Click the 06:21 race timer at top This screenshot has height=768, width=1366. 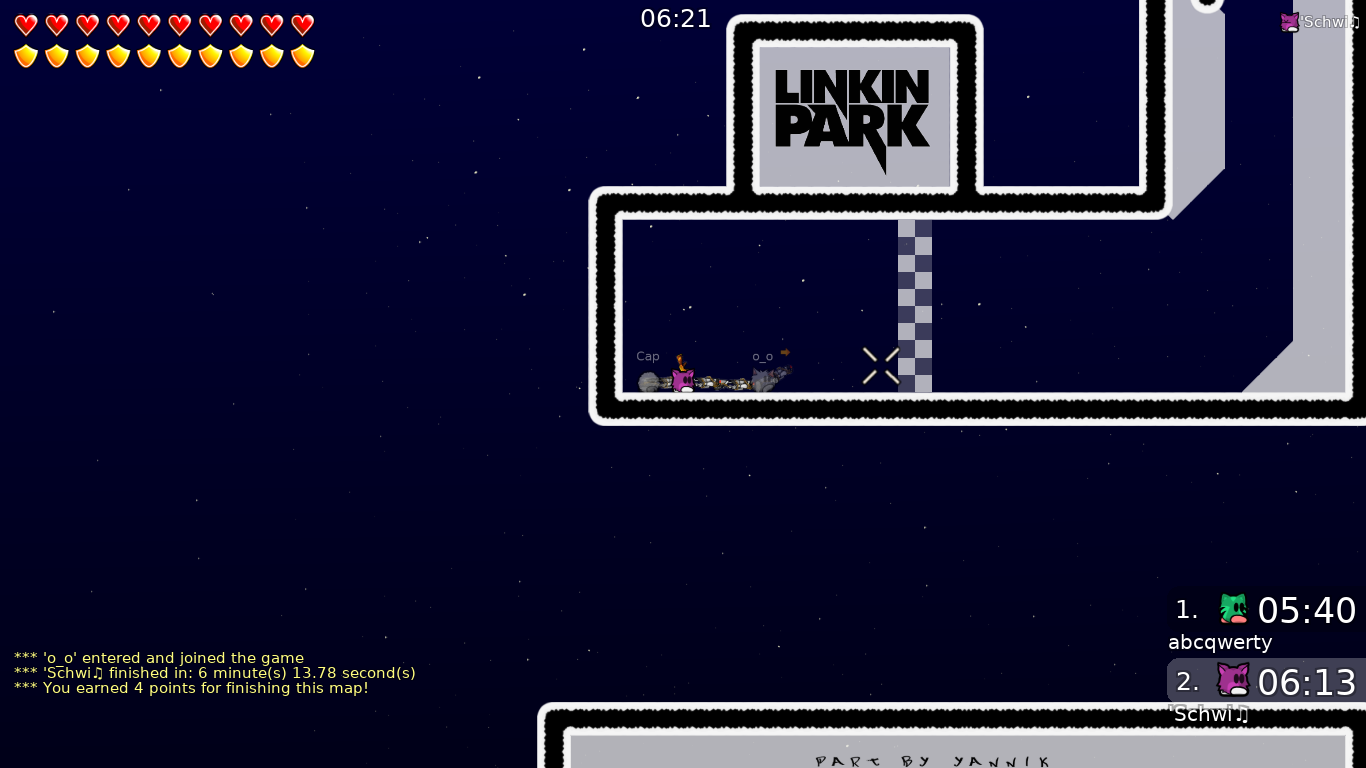tap(676, 18)
